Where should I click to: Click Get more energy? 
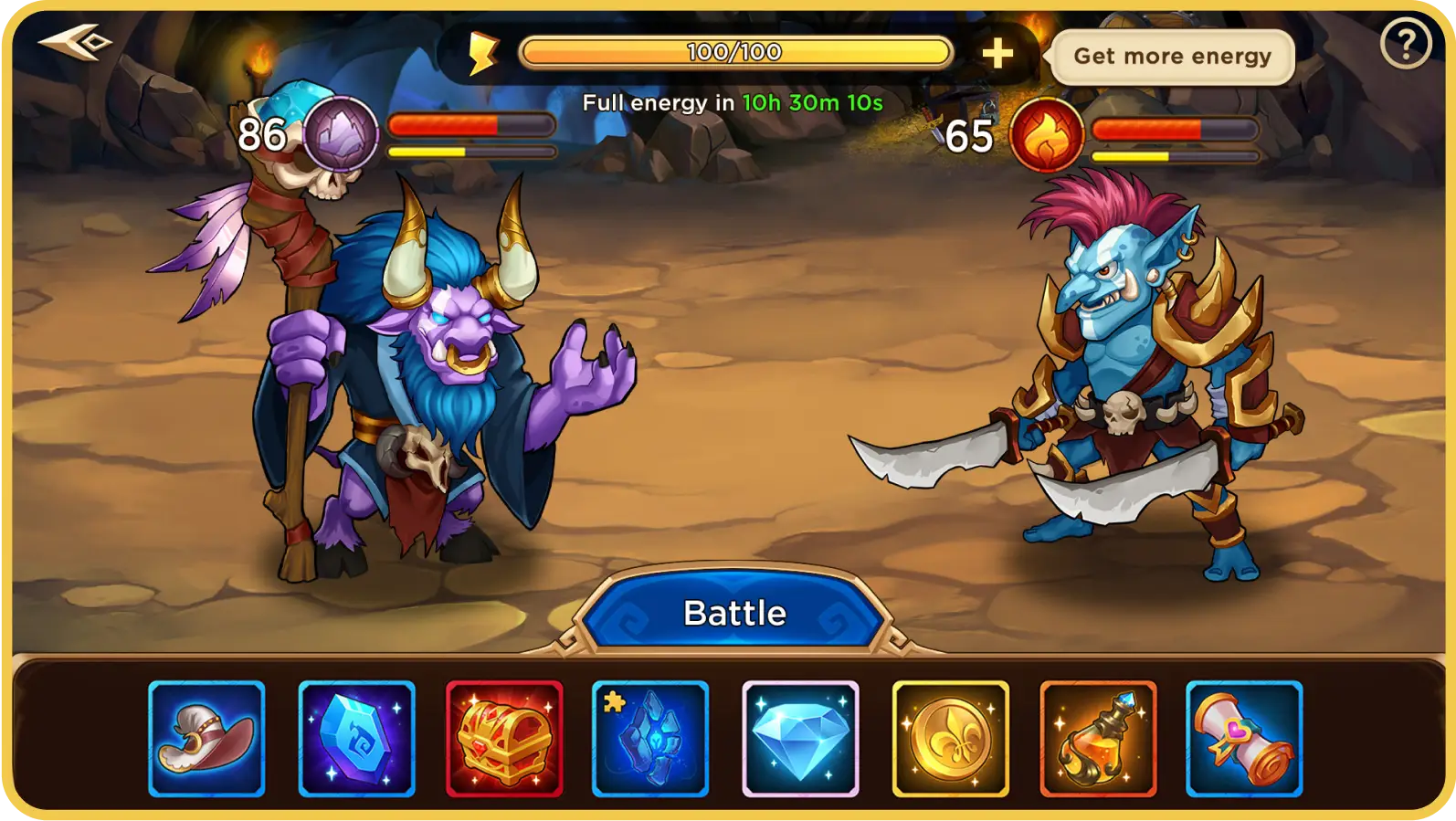1173,56
